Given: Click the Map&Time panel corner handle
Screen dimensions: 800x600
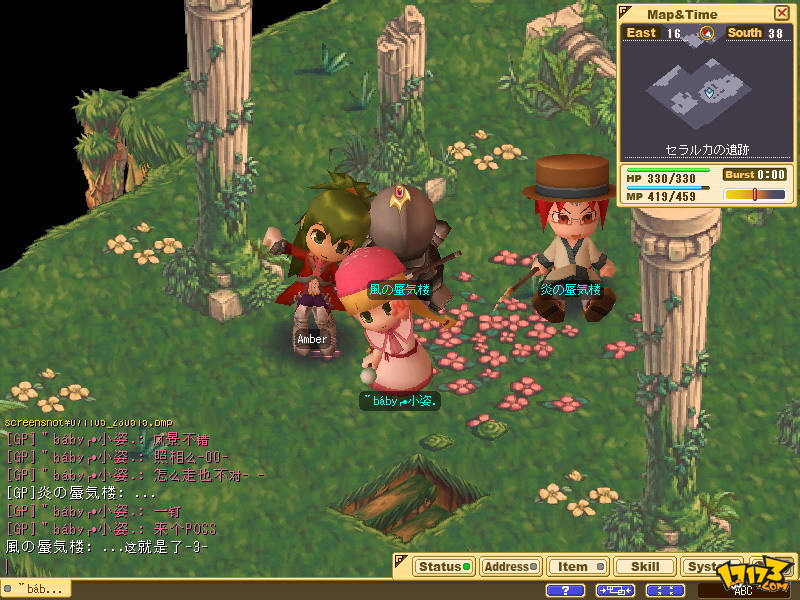Looking at the screenshot, I should point(626,12).
